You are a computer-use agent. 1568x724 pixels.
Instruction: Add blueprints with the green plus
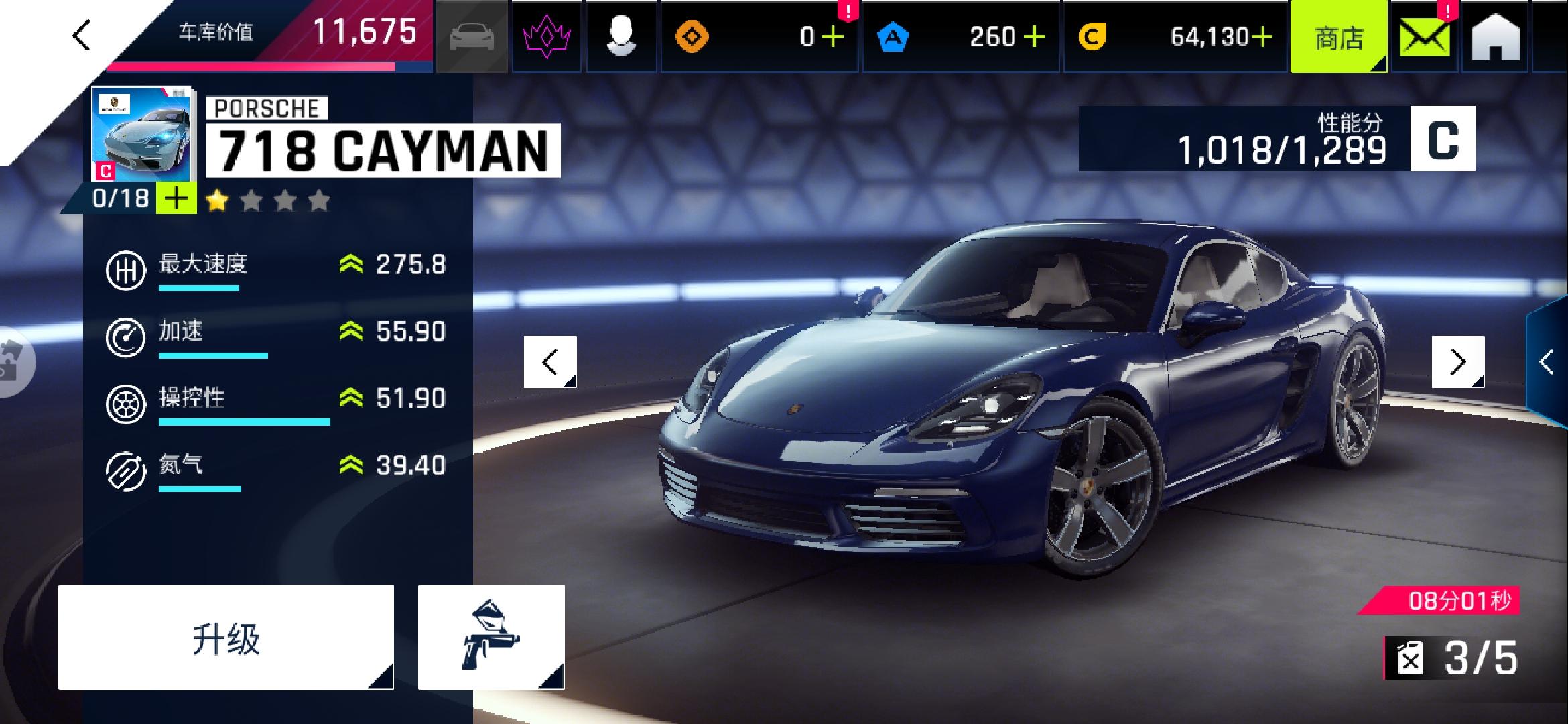point(176,199)
